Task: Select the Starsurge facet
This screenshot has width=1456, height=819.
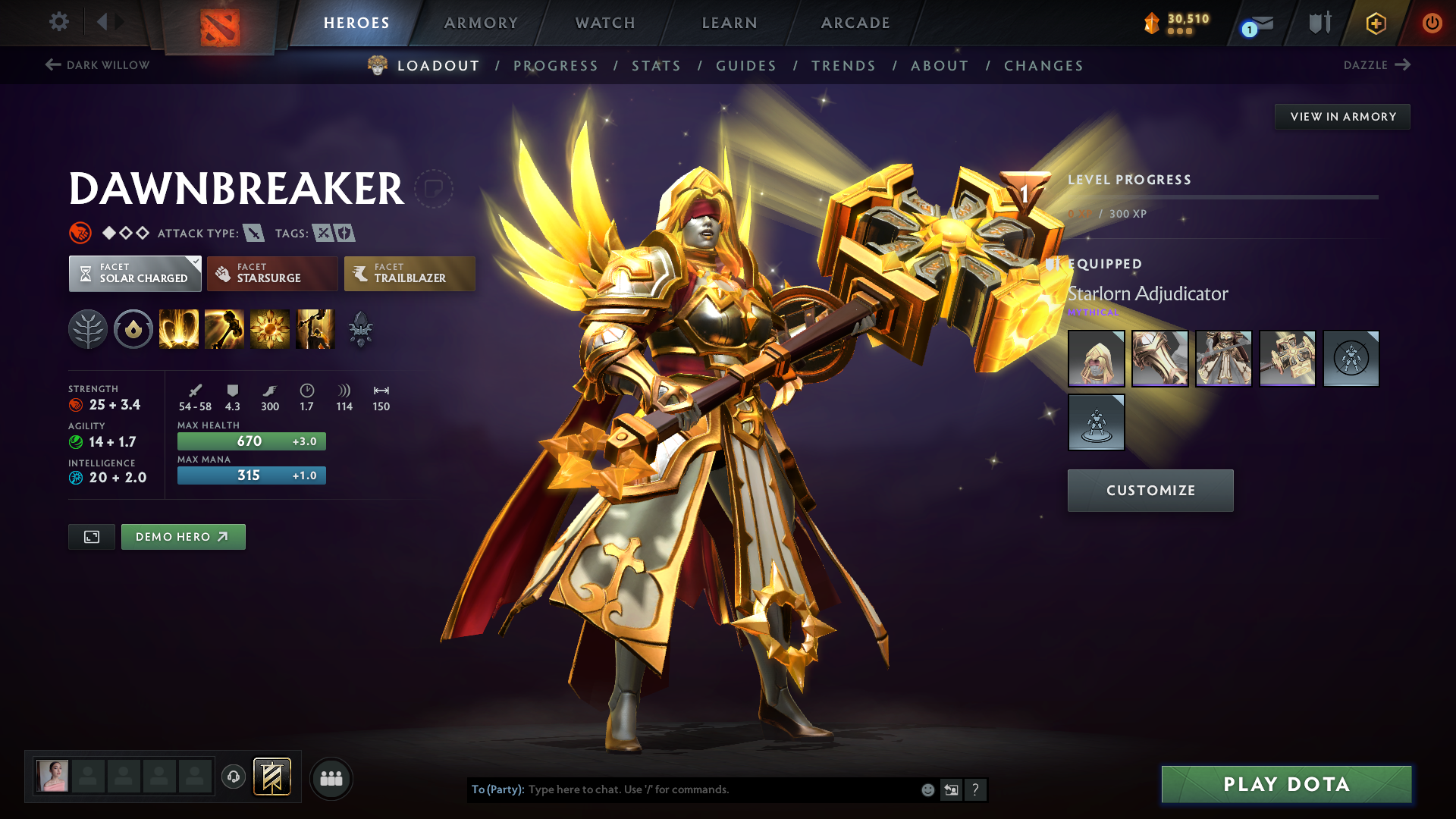Action: click(x=271, y=273)
